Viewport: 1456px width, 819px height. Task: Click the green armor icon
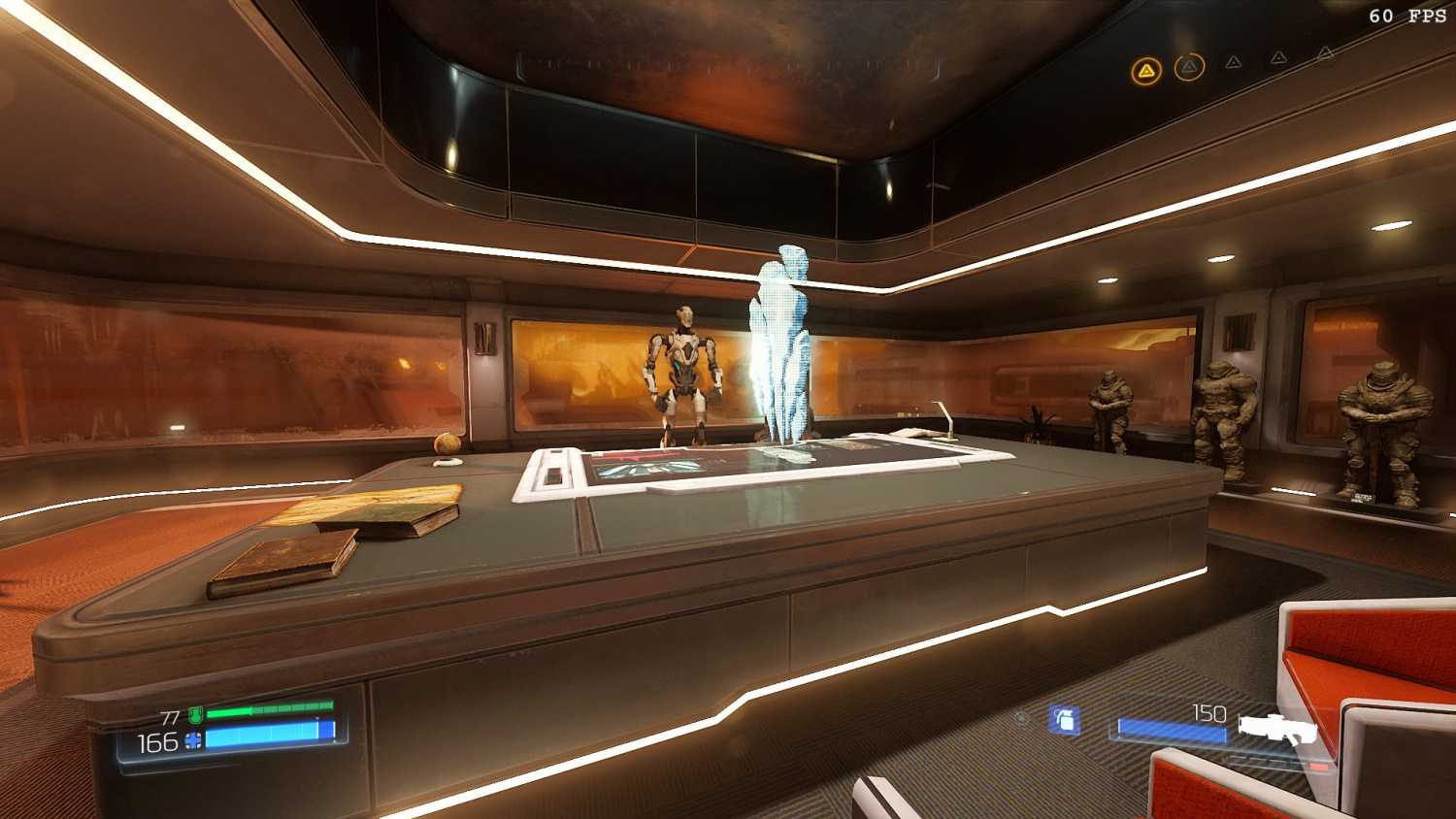(195, 716)
